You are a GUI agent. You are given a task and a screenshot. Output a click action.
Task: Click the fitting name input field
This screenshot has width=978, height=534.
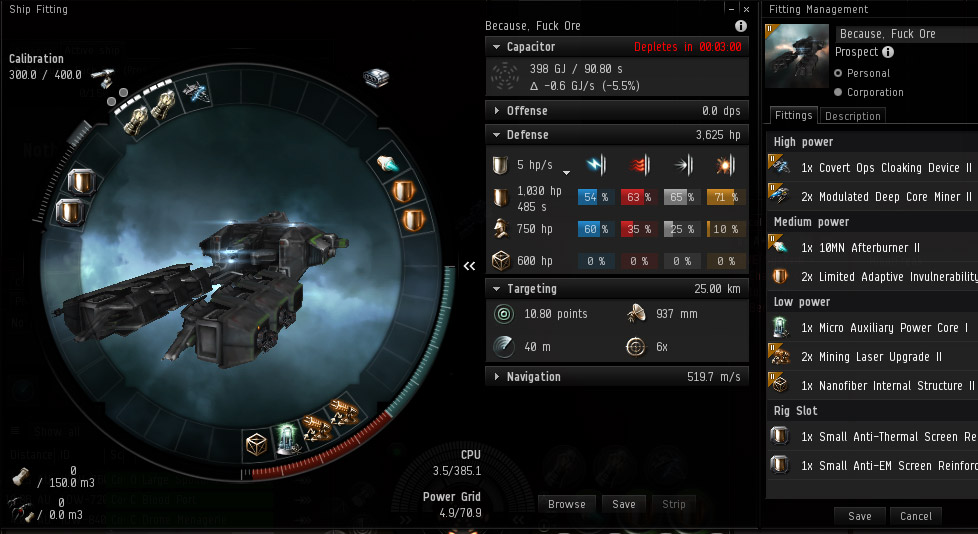pos(905,34)
